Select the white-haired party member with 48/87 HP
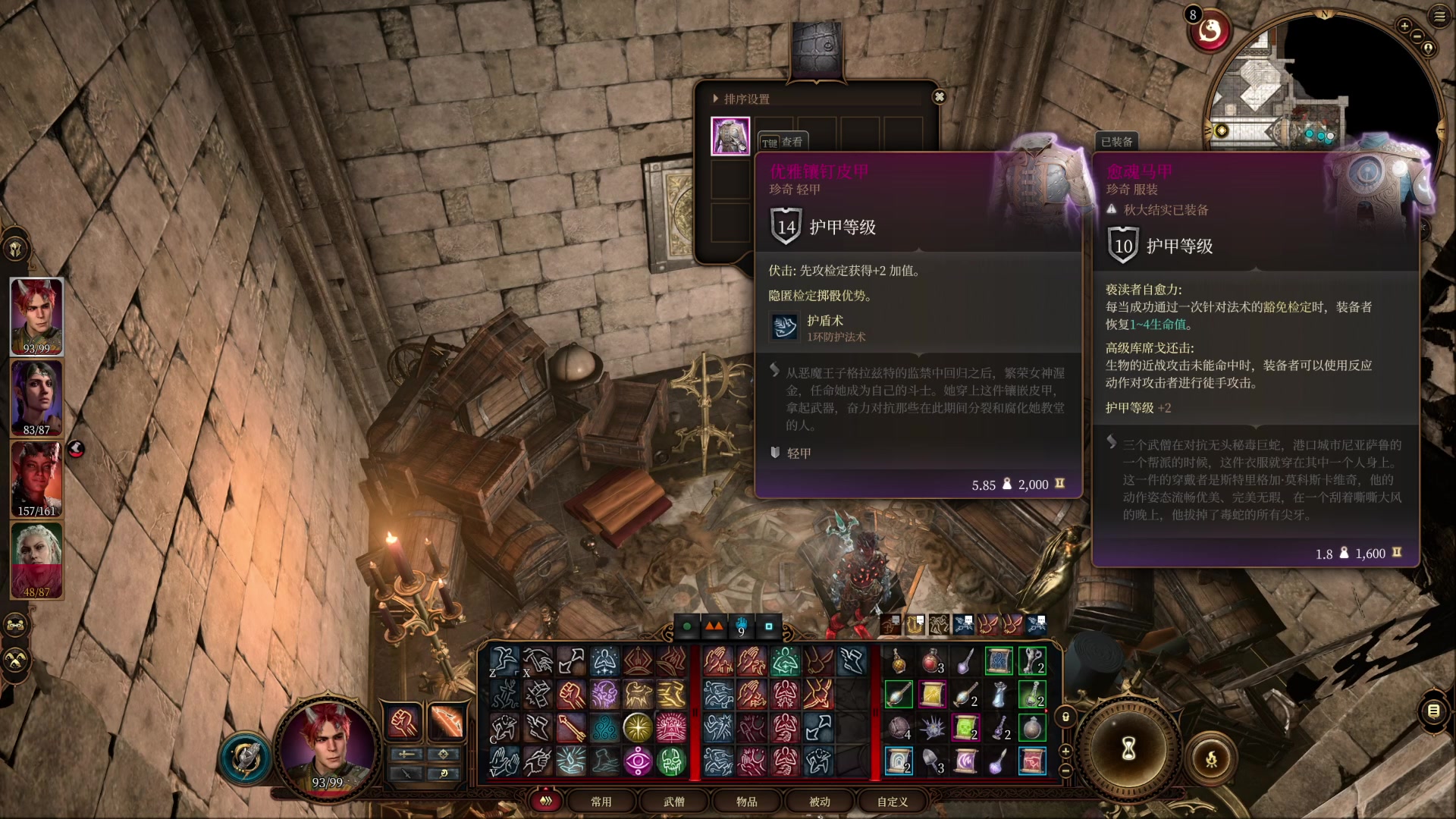The width and height of the screenshot is (1456, 819). 36,560
